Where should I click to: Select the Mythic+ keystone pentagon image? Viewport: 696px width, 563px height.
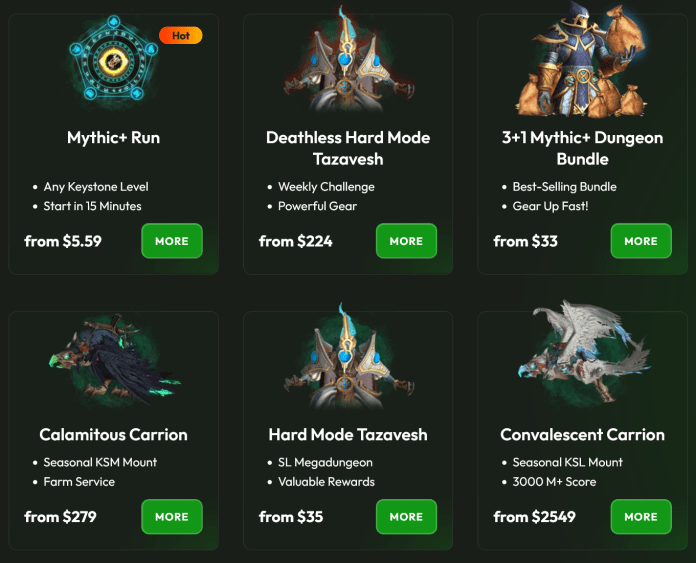click(x=113, y=62)
